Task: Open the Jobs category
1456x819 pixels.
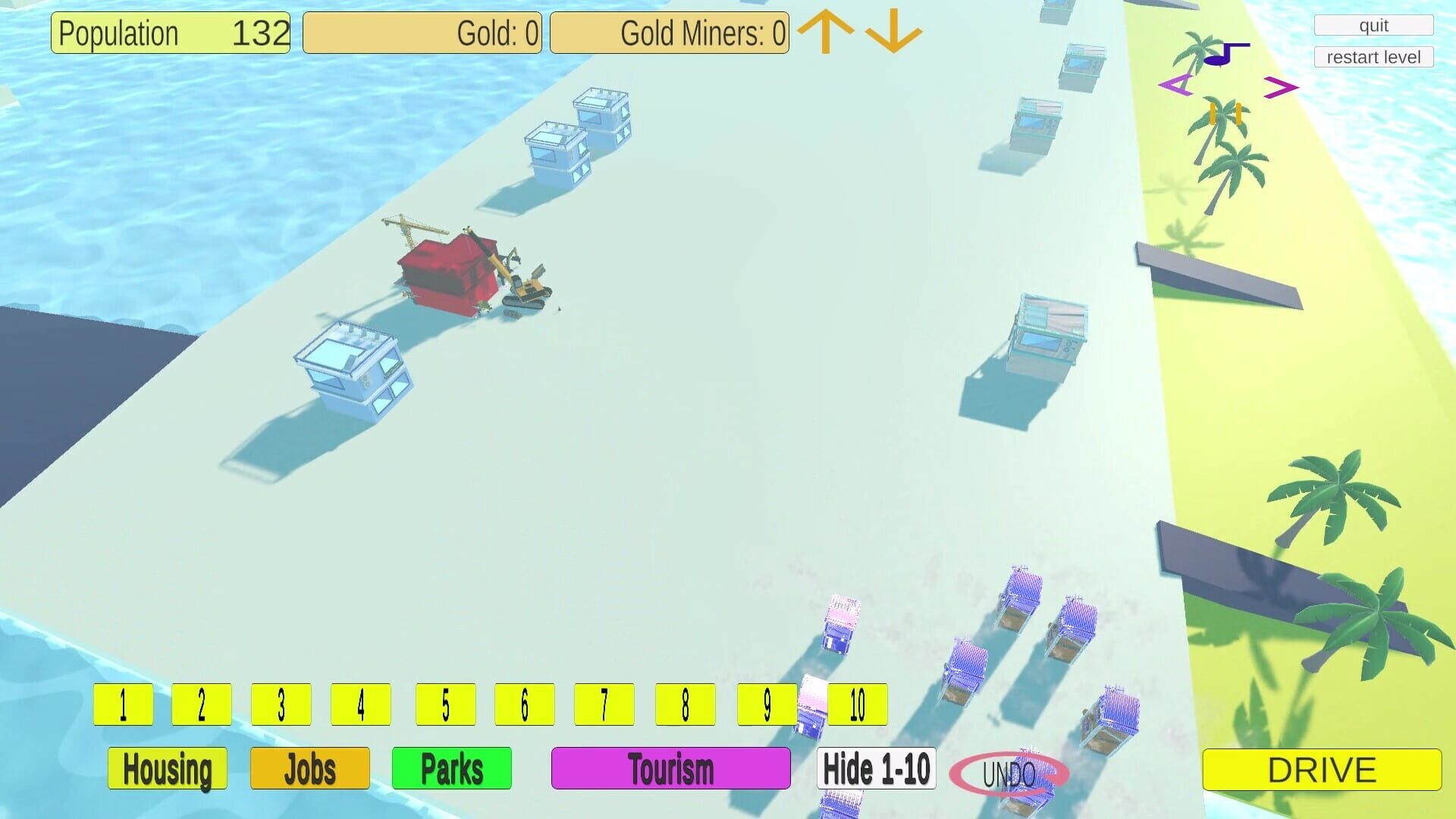Action: point(309,768)
